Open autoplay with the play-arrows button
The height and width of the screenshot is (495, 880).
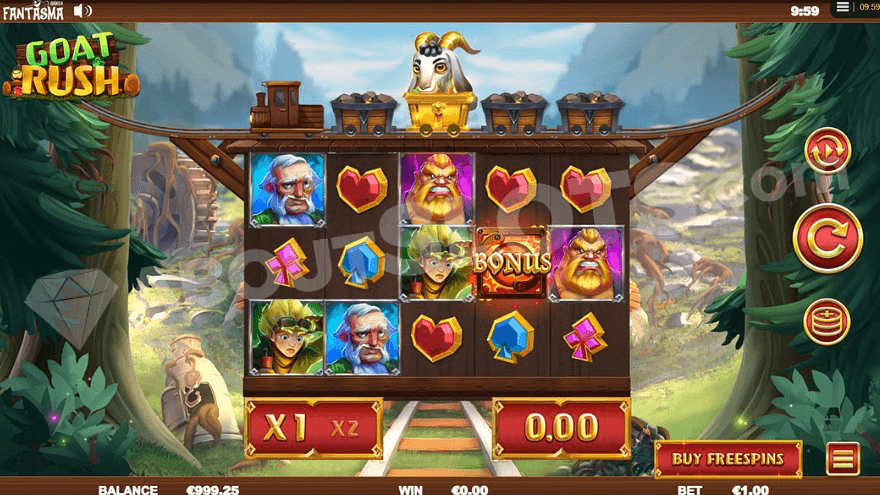[827, 151]
